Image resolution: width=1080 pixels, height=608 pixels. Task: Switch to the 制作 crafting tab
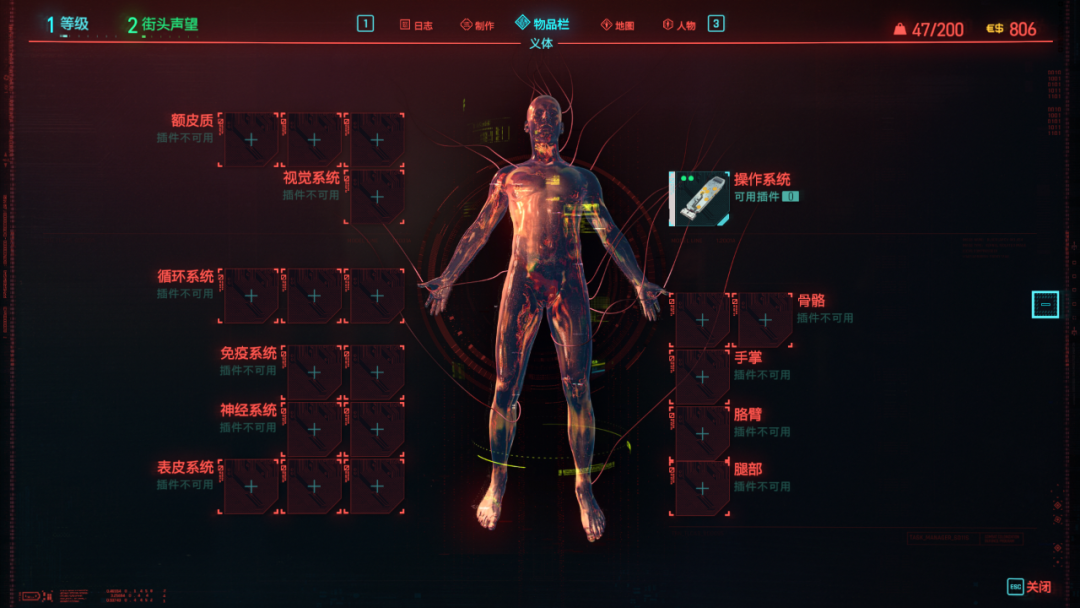coord(477,25)
